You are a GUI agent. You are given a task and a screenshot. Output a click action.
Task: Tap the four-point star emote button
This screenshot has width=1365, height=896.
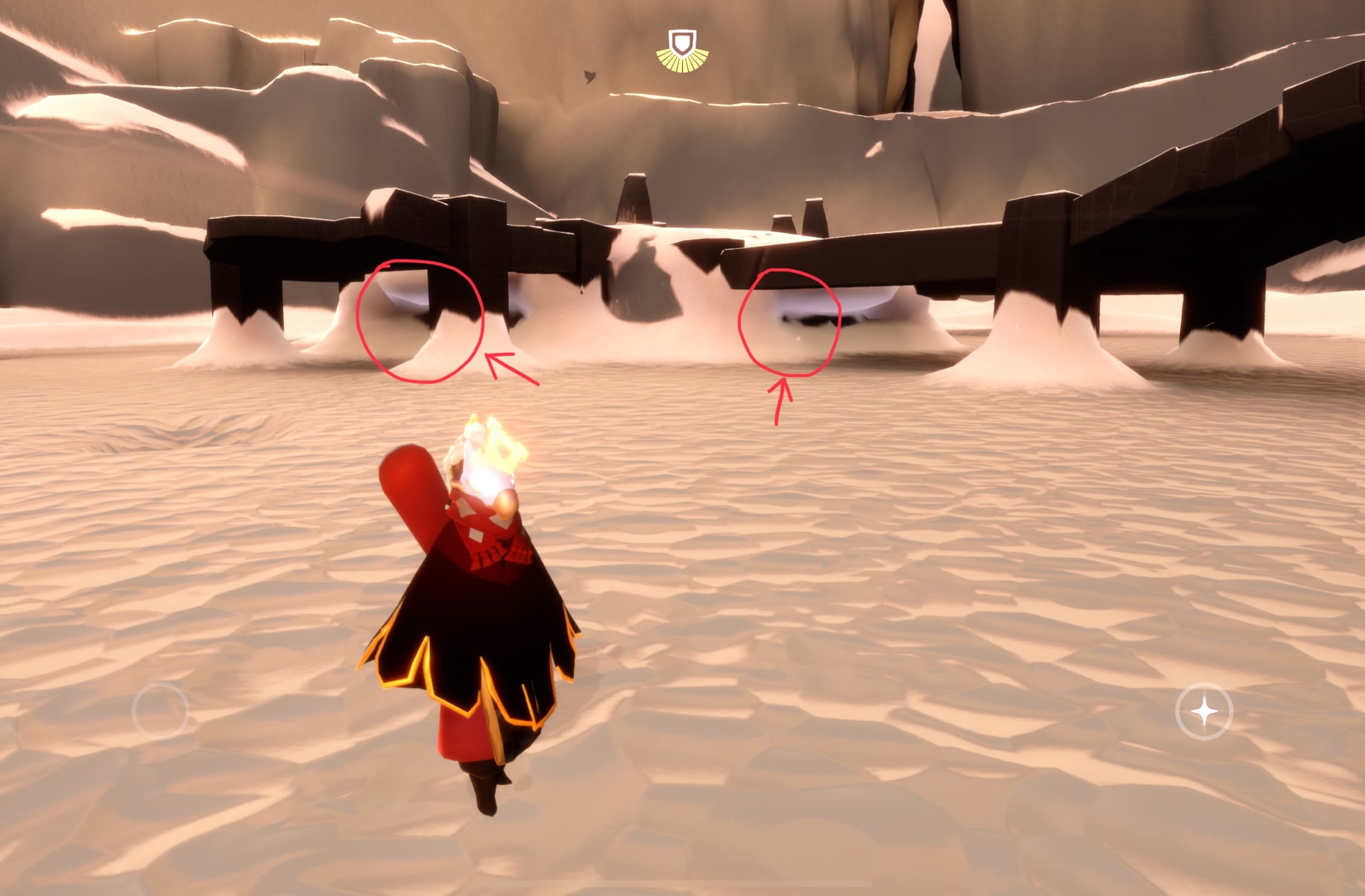(1204, 712)
